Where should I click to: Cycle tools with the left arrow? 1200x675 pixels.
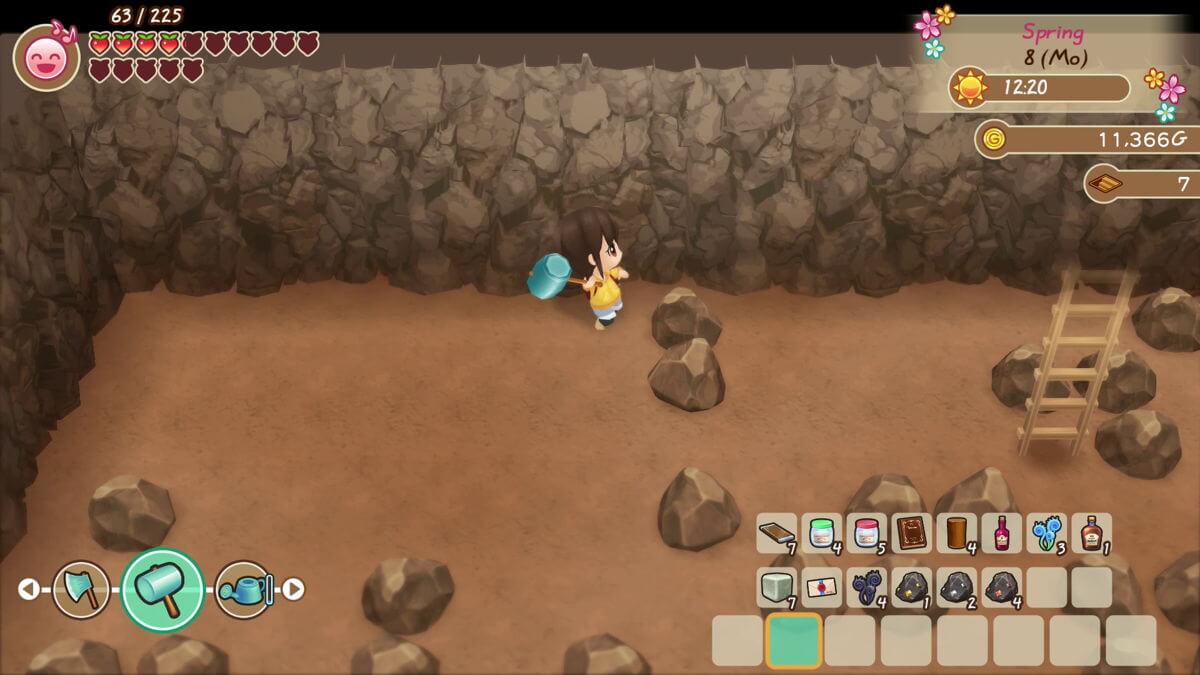pos(28,590)
